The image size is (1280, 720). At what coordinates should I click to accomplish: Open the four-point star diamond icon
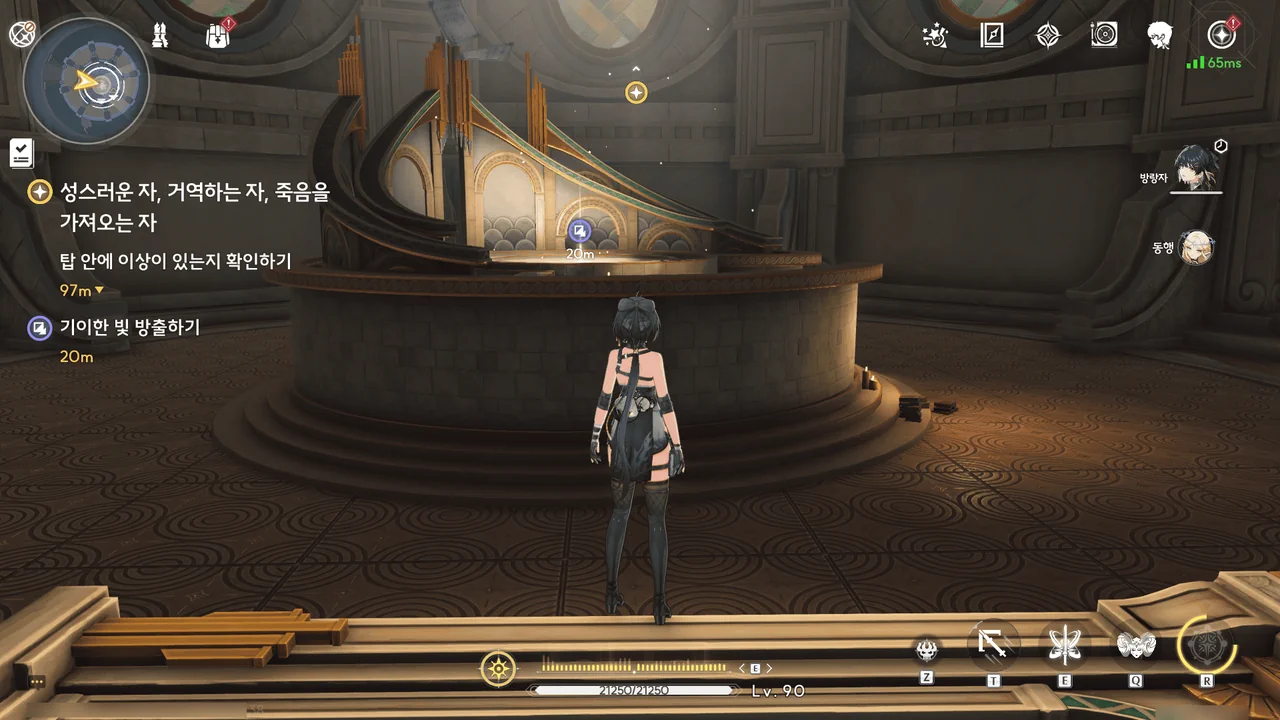[x=1047, y=36]
